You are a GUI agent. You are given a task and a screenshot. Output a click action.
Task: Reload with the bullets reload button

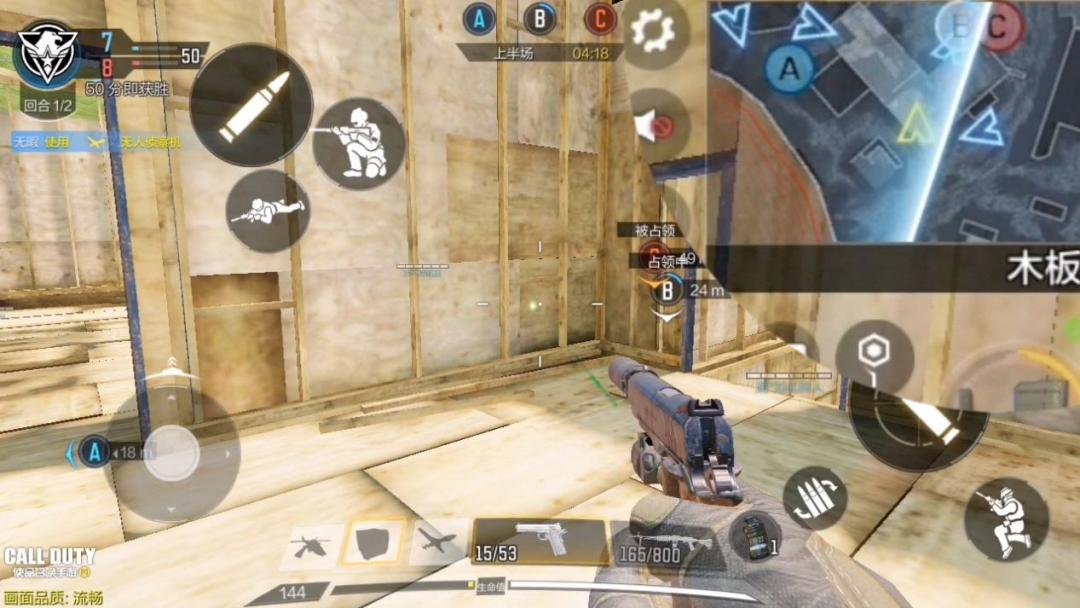pos(815,497)
